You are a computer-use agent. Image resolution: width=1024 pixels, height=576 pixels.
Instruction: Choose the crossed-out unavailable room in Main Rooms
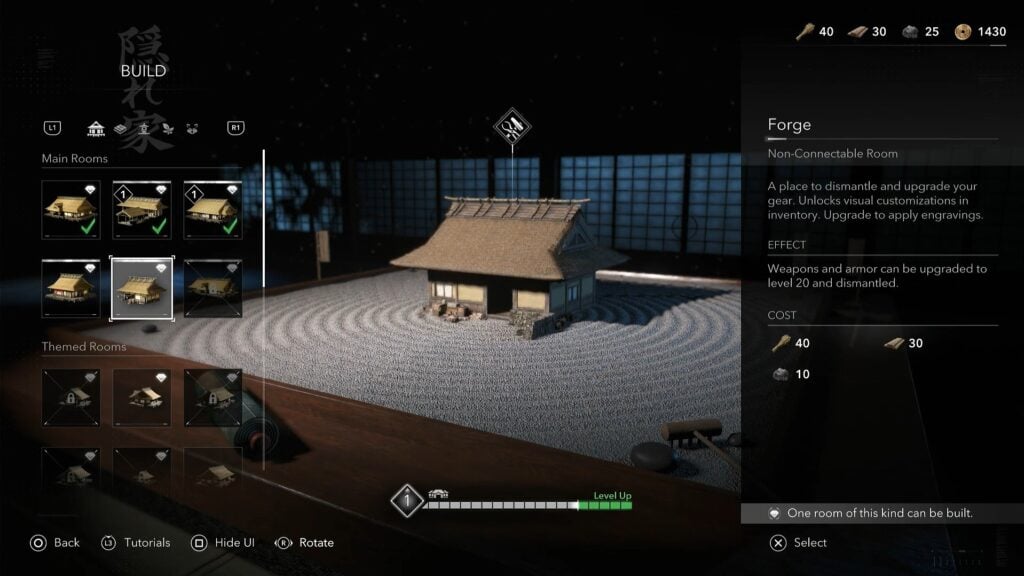[212, 289]
